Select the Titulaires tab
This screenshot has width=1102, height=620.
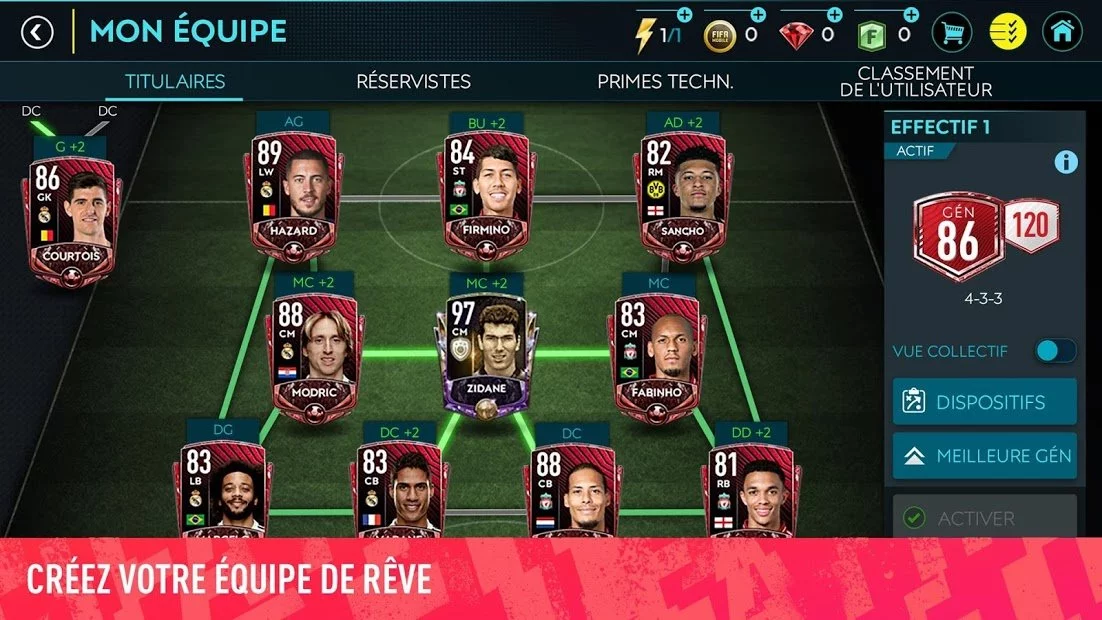click(175, 82)
